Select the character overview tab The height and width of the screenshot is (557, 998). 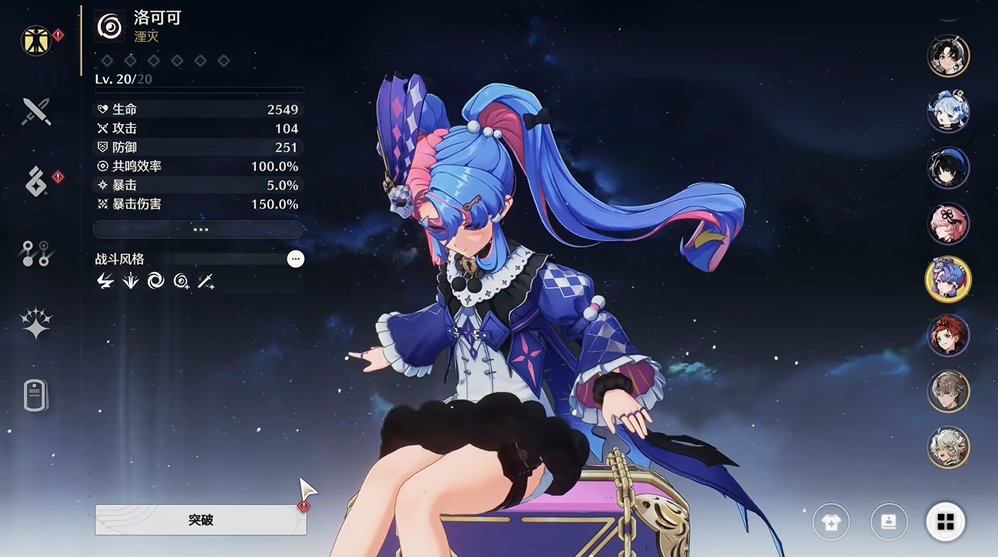36,41
